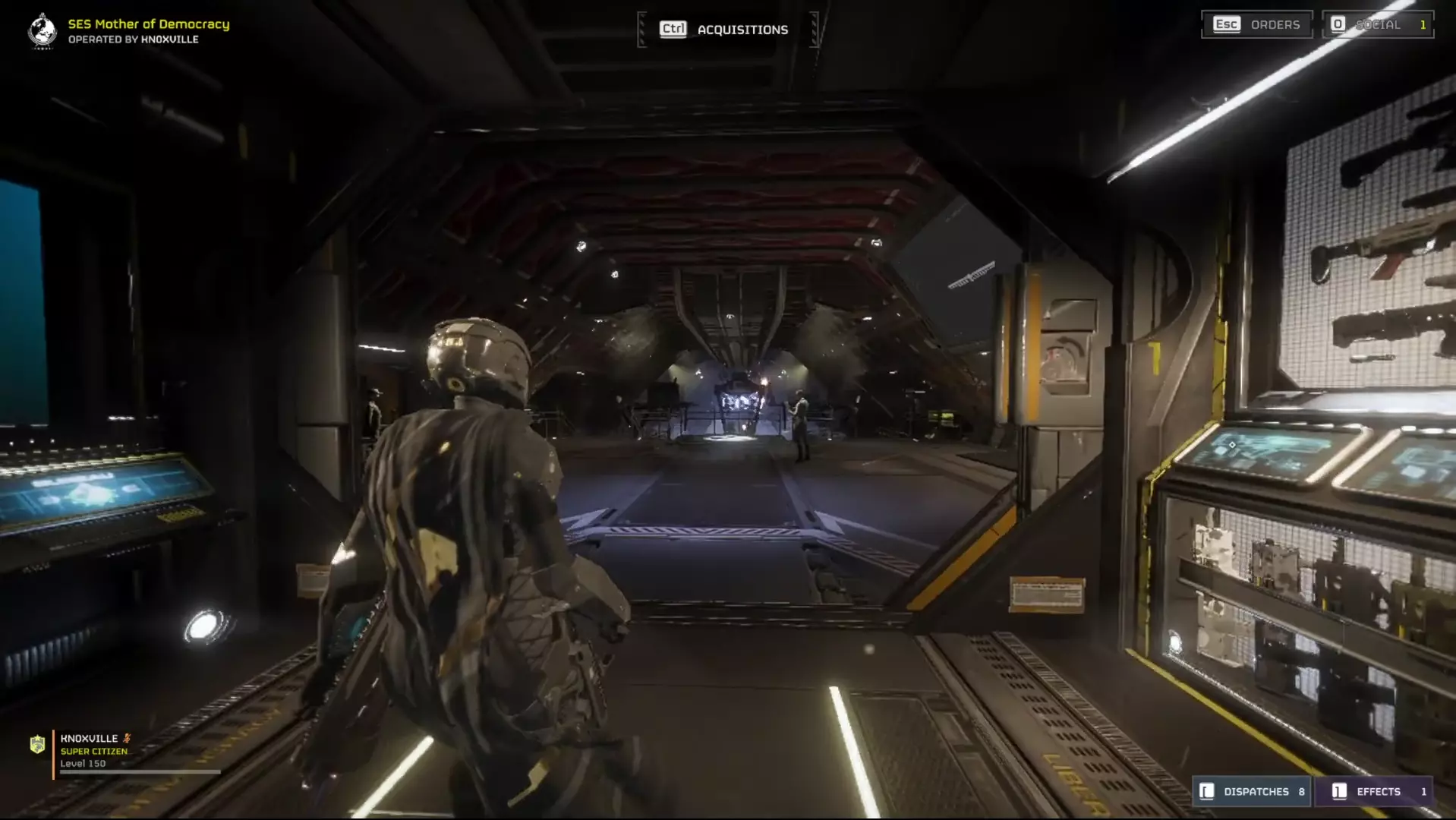Image resolution: width=1456 pixels, height=820 pixels.
Task: Open the Effects panel
Action: click(x=1374, y=791)
